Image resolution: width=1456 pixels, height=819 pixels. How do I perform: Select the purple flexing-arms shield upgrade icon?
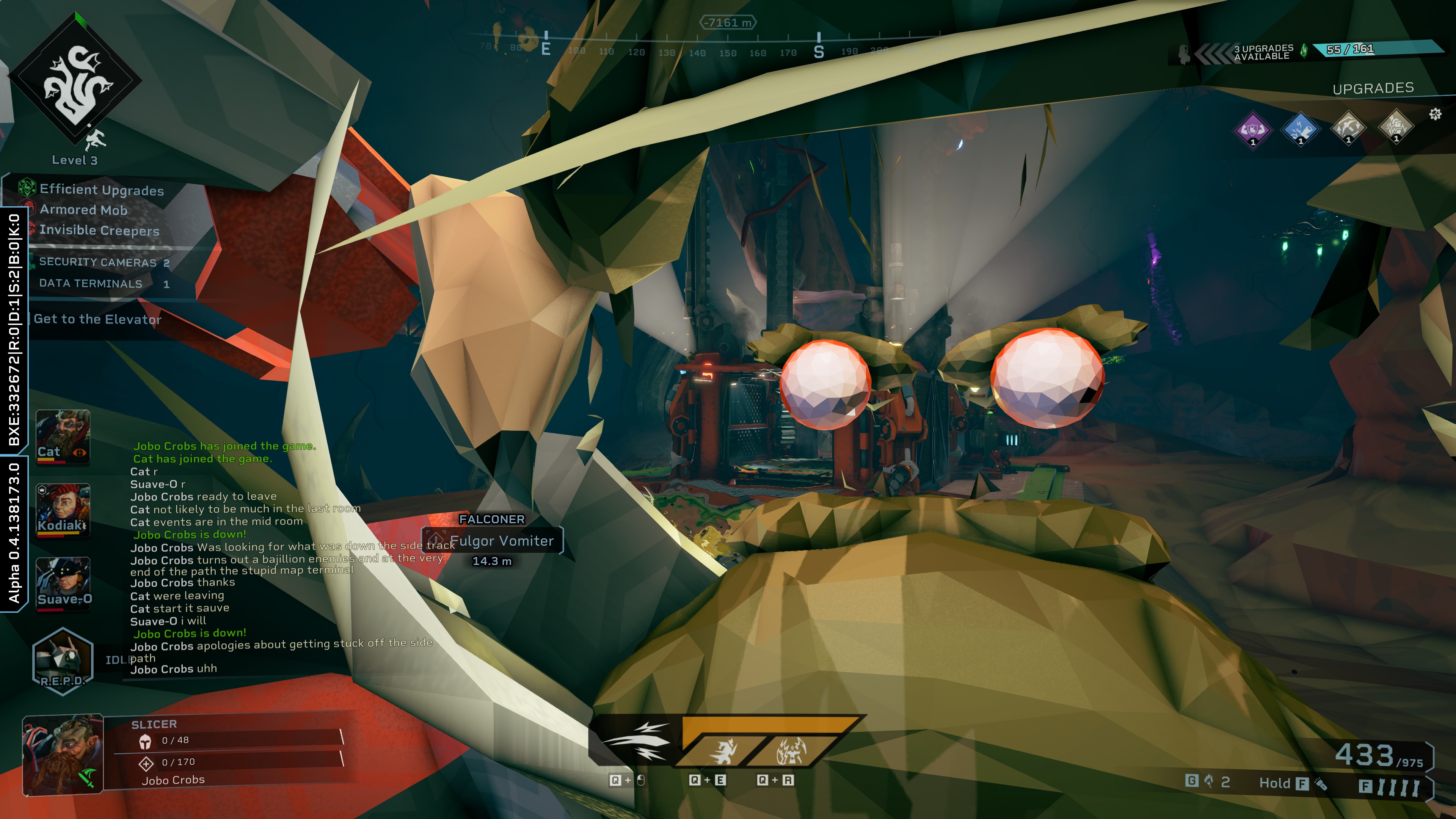(1252, 129)
